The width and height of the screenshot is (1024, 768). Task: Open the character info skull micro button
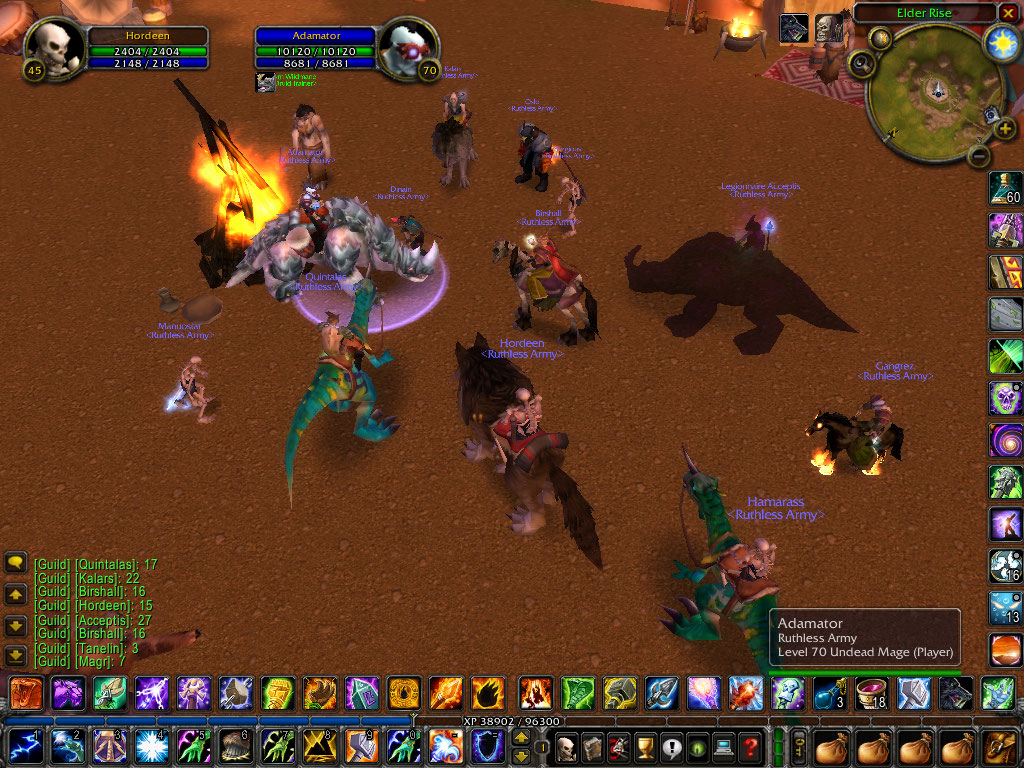click(x=567, y=746)
